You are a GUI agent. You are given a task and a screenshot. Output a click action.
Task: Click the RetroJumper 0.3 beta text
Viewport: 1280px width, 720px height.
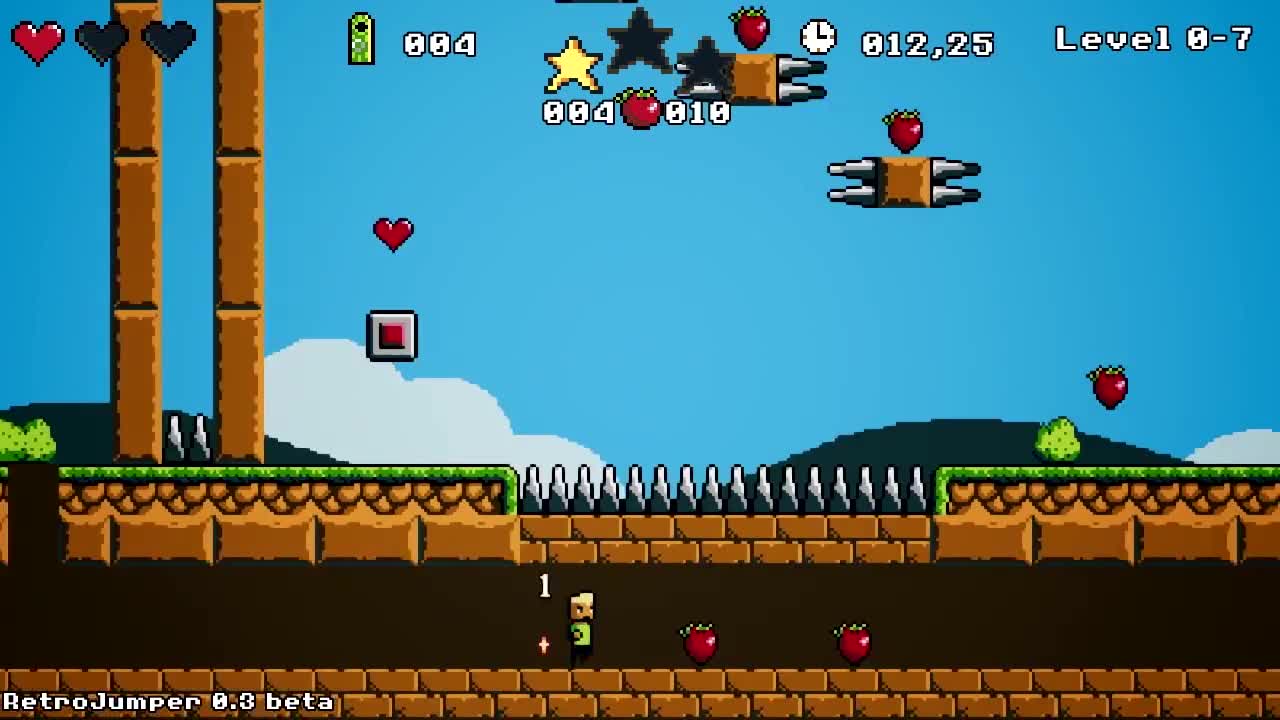pos(165,703)
